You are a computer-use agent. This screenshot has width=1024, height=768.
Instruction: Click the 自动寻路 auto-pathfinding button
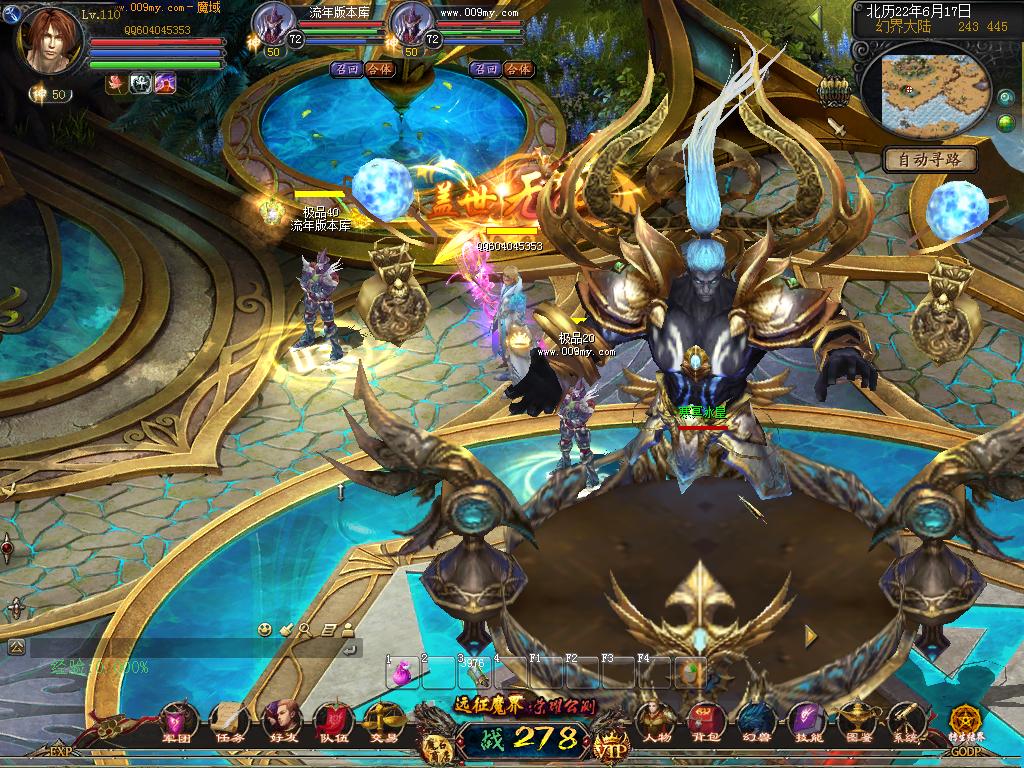[x=930, y=159]
